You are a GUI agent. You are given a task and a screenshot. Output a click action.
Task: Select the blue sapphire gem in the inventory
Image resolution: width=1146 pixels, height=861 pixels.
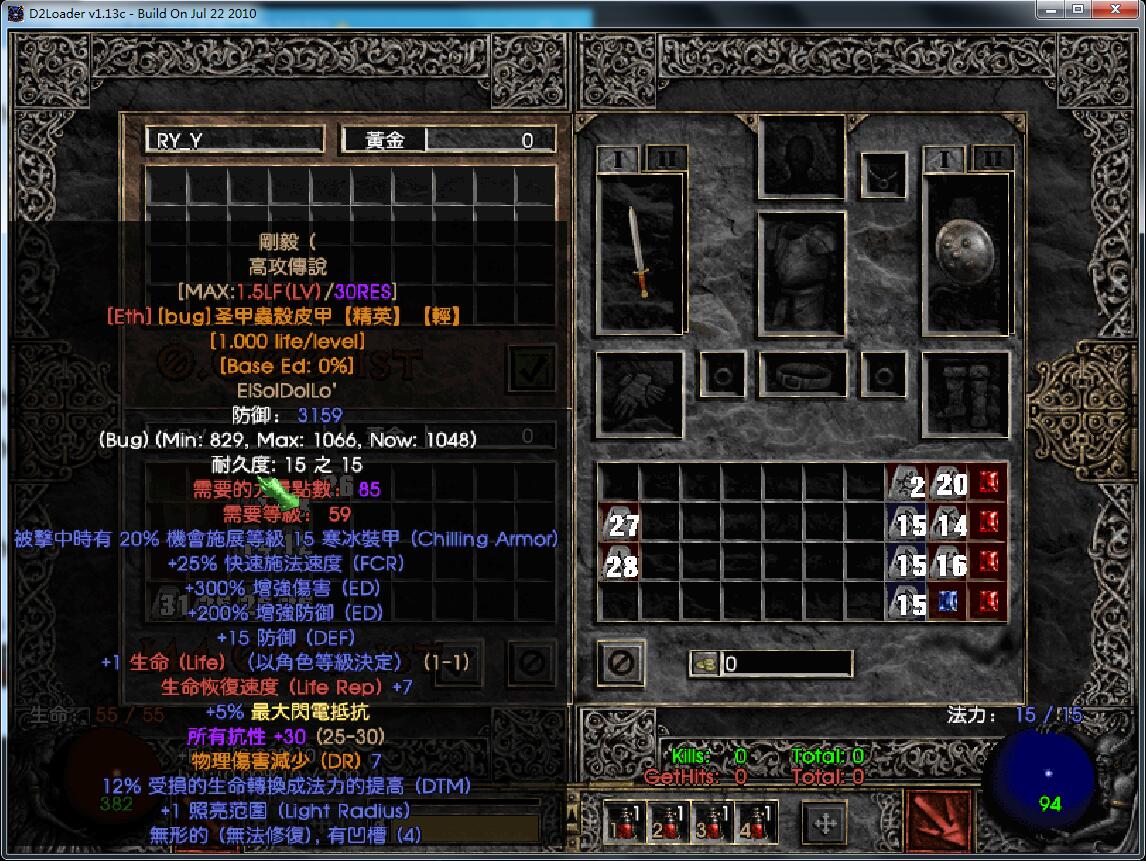pyautogui.click(x=947, y=604)
